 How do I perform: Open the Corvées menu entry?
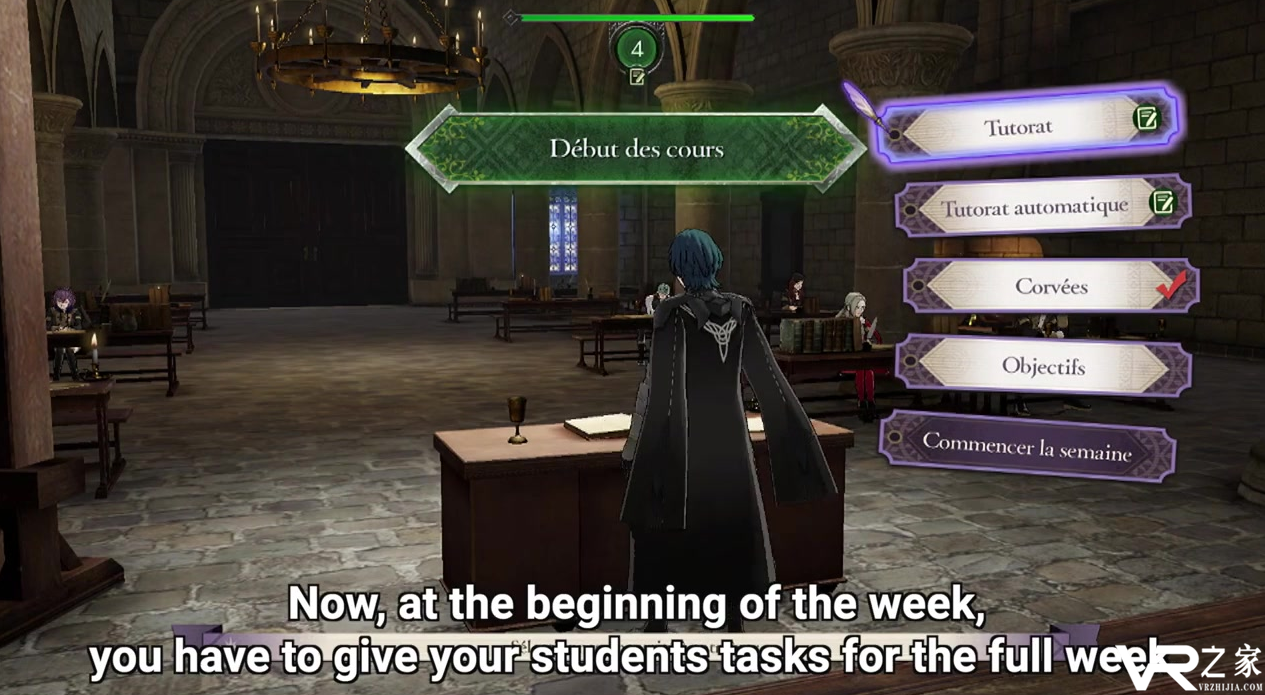point(1050,287)
